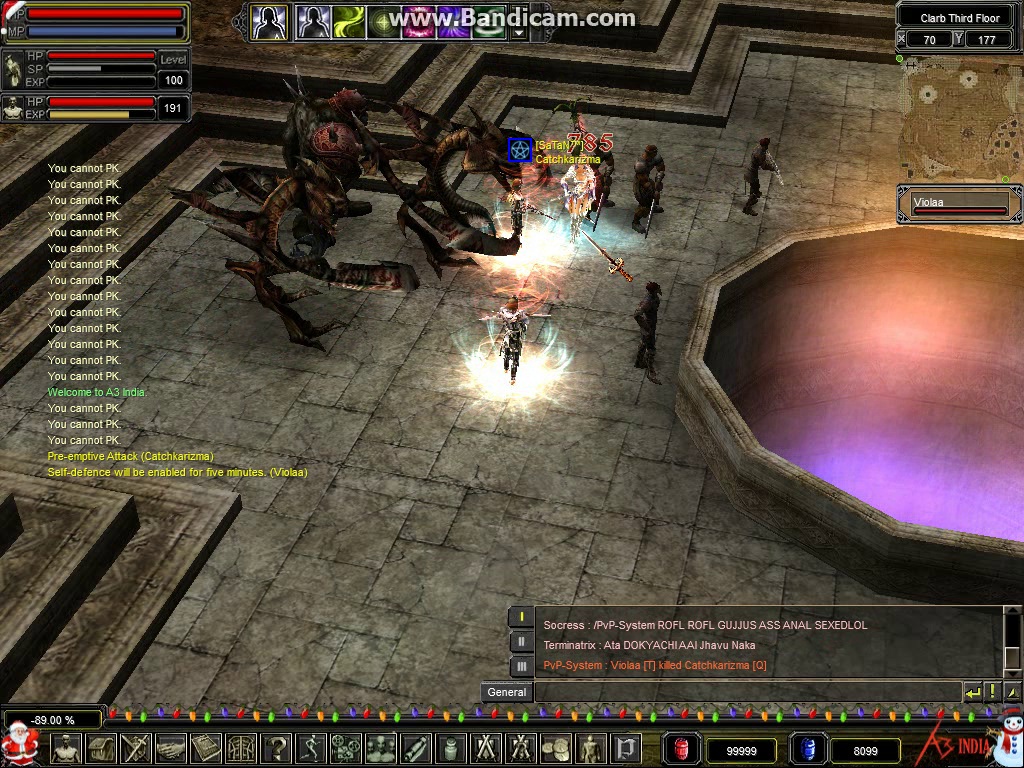Switch to chat tab I
The width and height of the screenshot is (1024, 768).
[x=521, y=617]
